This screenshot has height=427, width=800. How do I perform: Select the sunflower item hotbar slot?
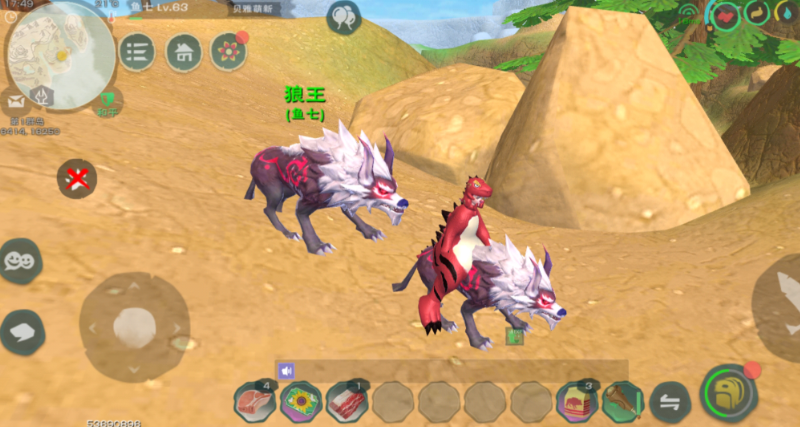point(299,402)
